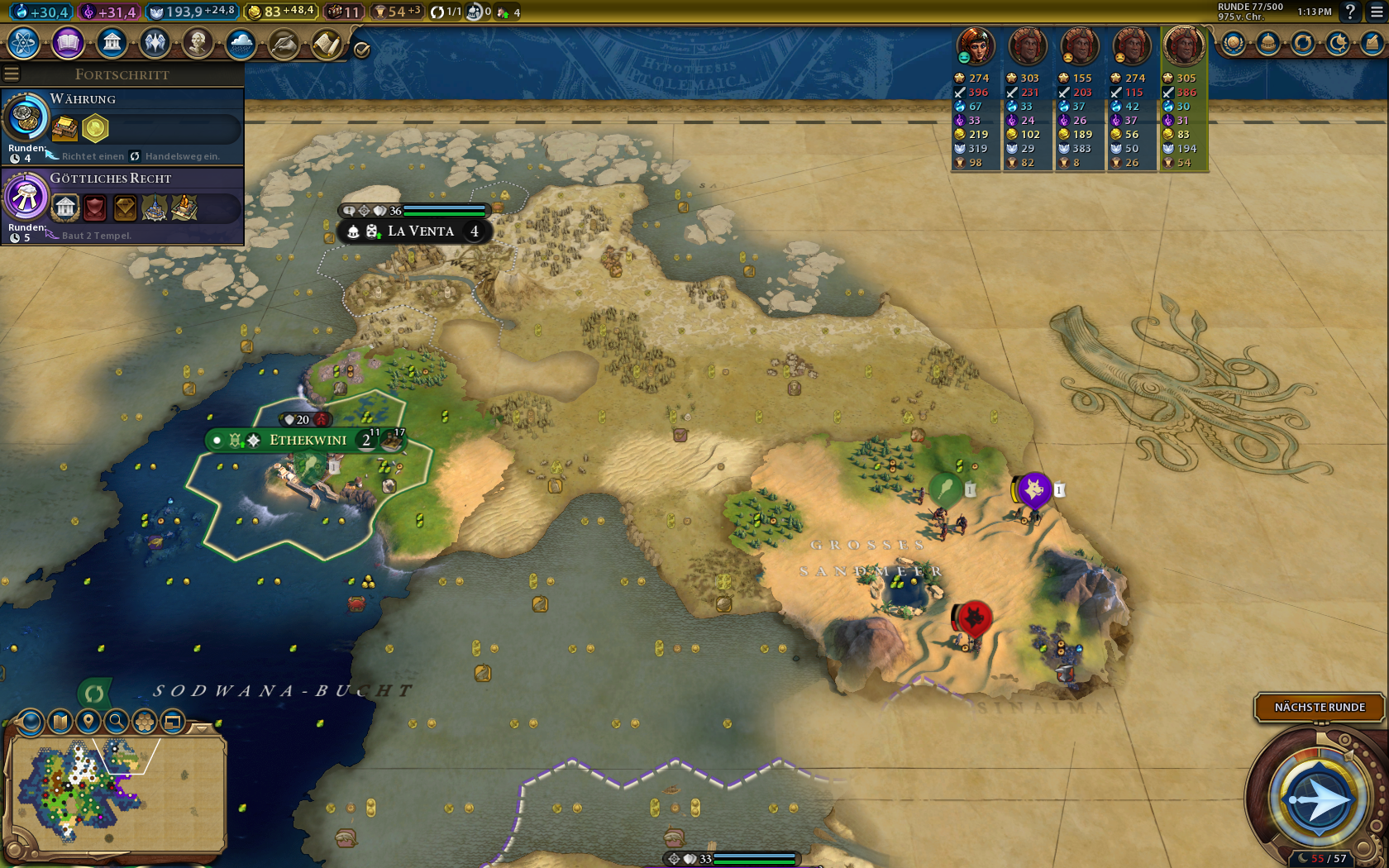Open the great people bust button
Screen dimensions: 1389x868
198,42
